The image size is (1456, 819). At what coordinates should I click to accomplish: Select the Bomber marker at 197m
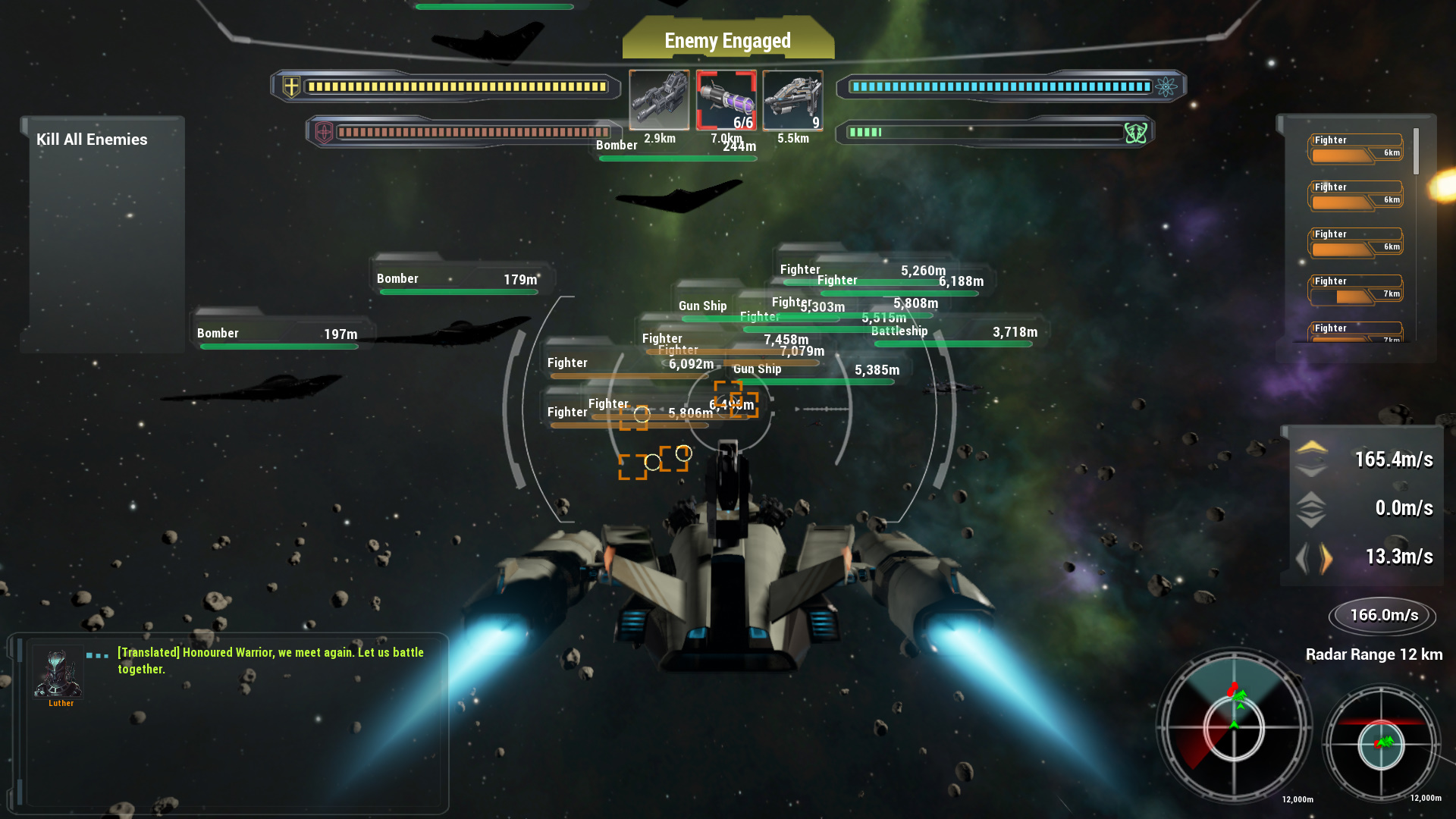point(278,334)
